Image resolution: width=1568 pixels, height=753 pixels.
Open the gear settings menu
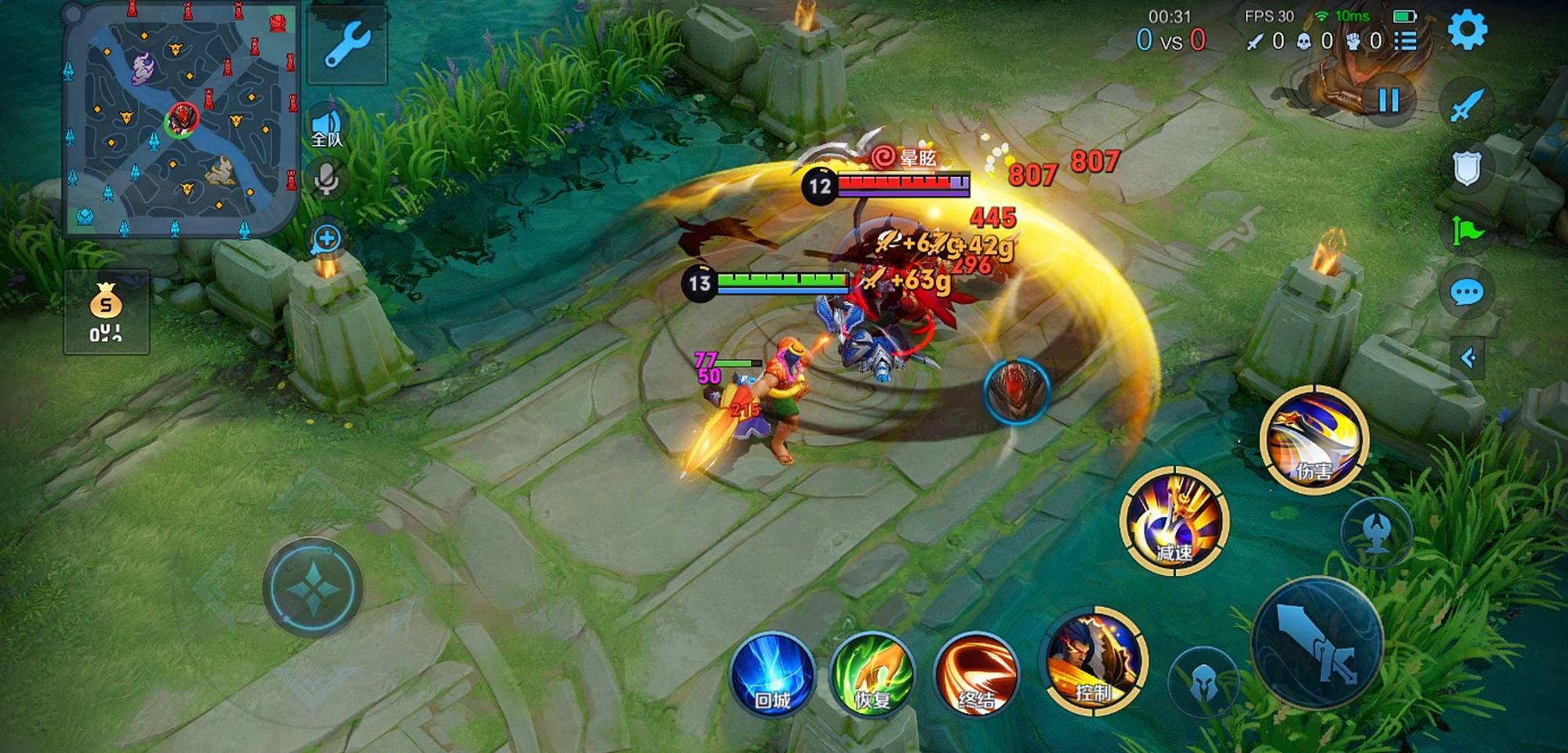click(x=1467, y=31)
